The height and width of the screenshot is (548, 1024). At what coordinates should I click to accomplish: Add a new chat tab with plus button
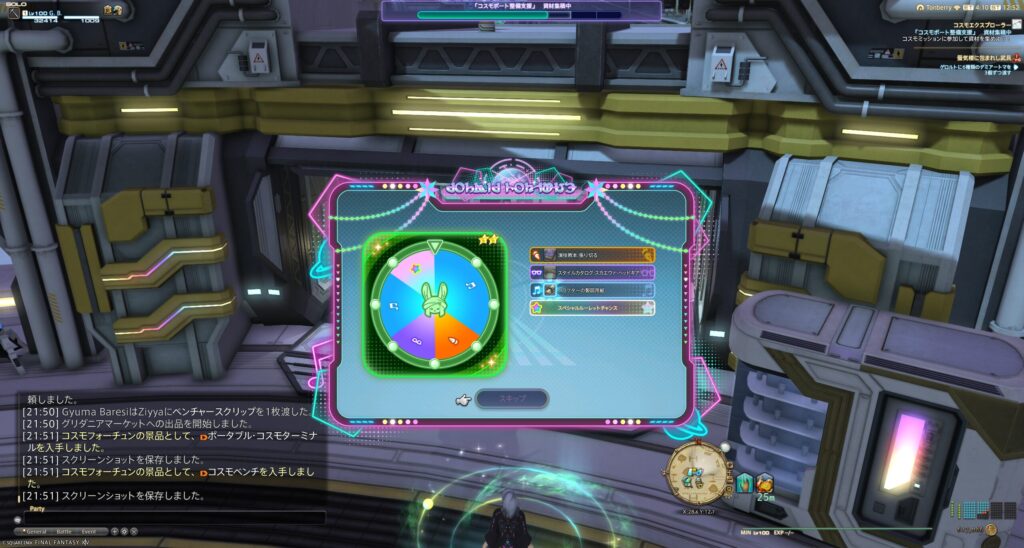point(114,531)
